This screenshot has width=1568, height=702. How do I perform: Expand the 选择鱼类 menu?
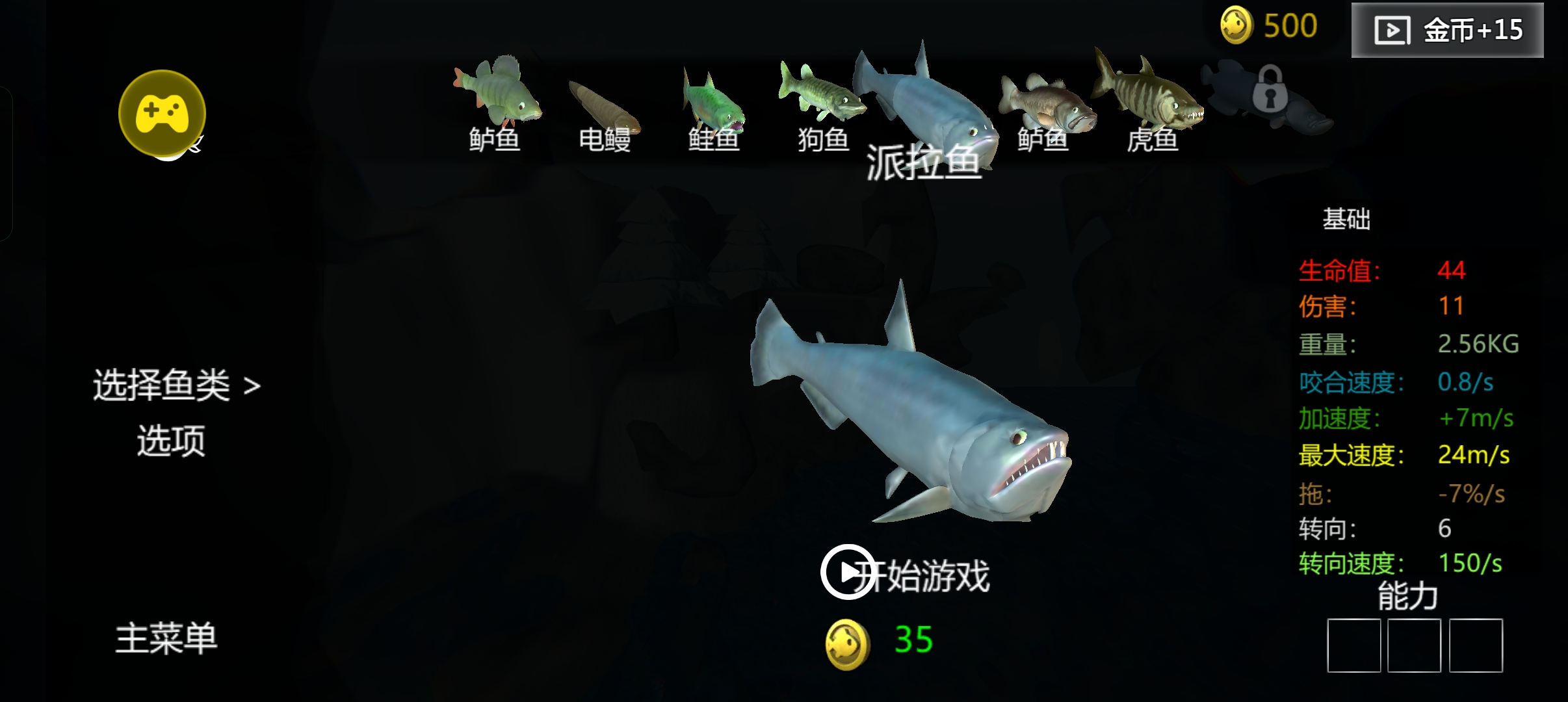177,385
